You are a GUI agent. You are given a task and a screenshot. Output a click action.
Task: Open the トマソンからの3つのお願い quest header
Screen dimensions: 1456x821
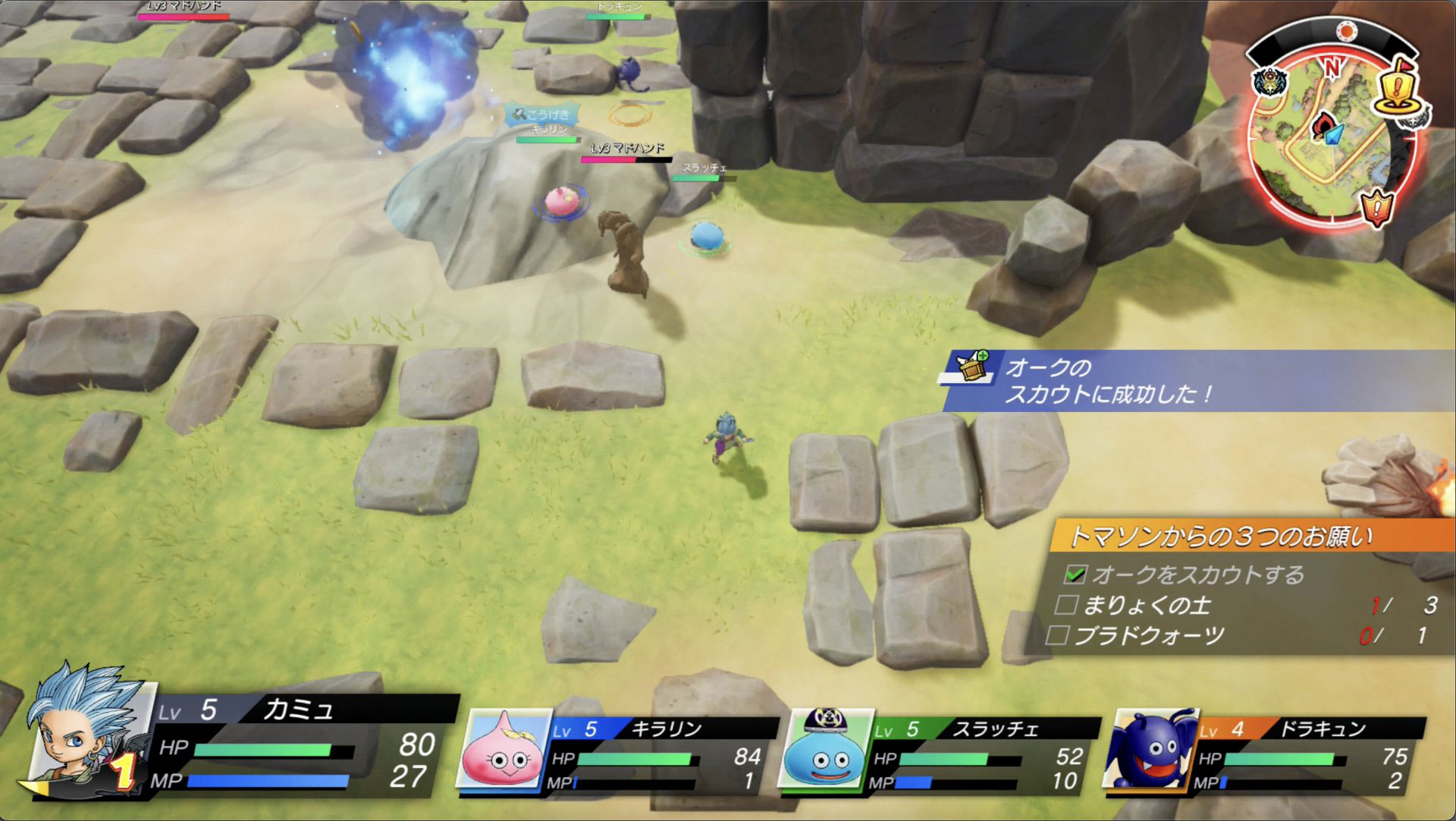tap(1221, 536)
